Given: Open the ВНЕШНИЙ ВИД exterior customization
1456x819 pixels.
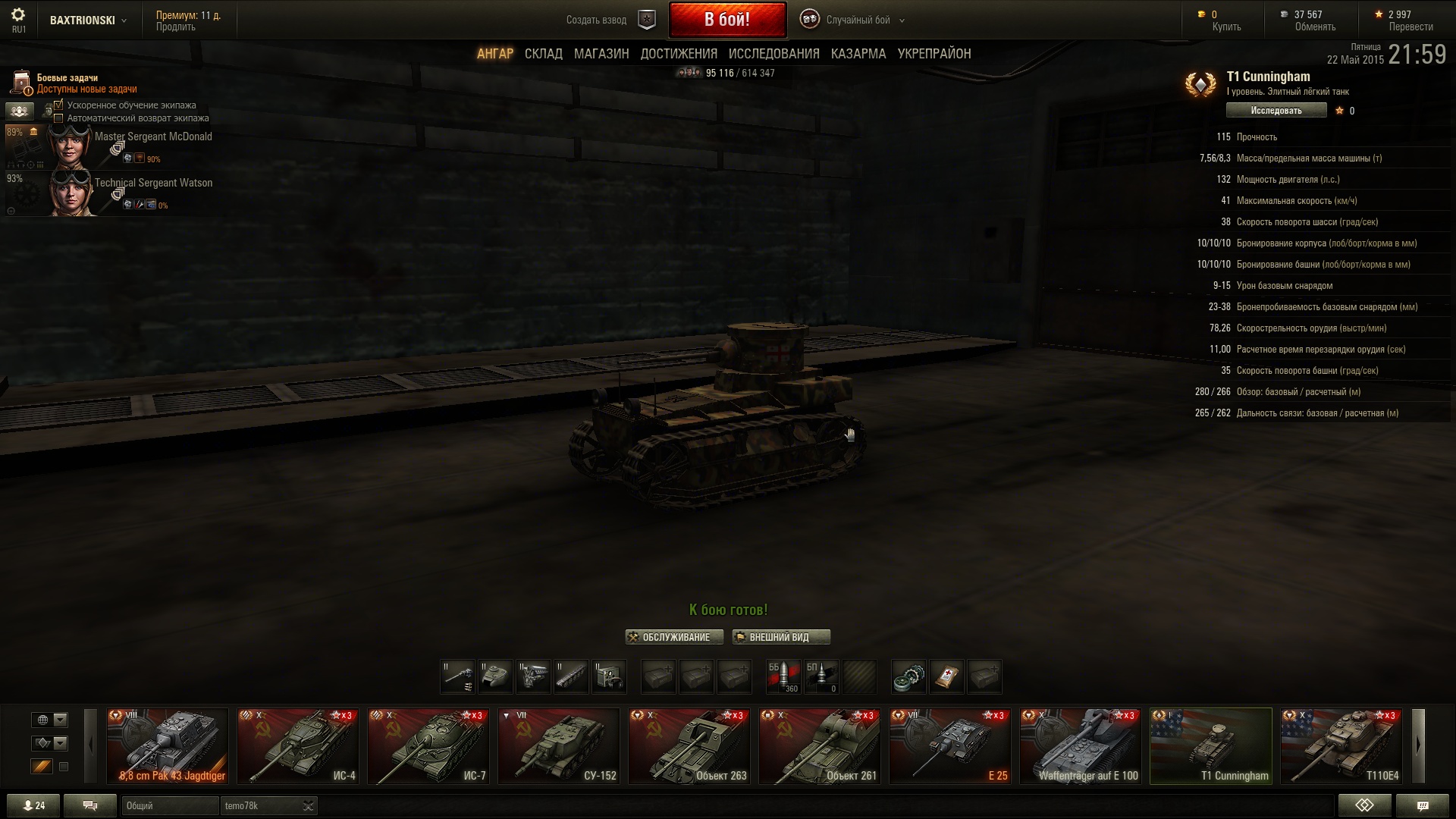Looking at the screenshot, I should click(780, 638).
